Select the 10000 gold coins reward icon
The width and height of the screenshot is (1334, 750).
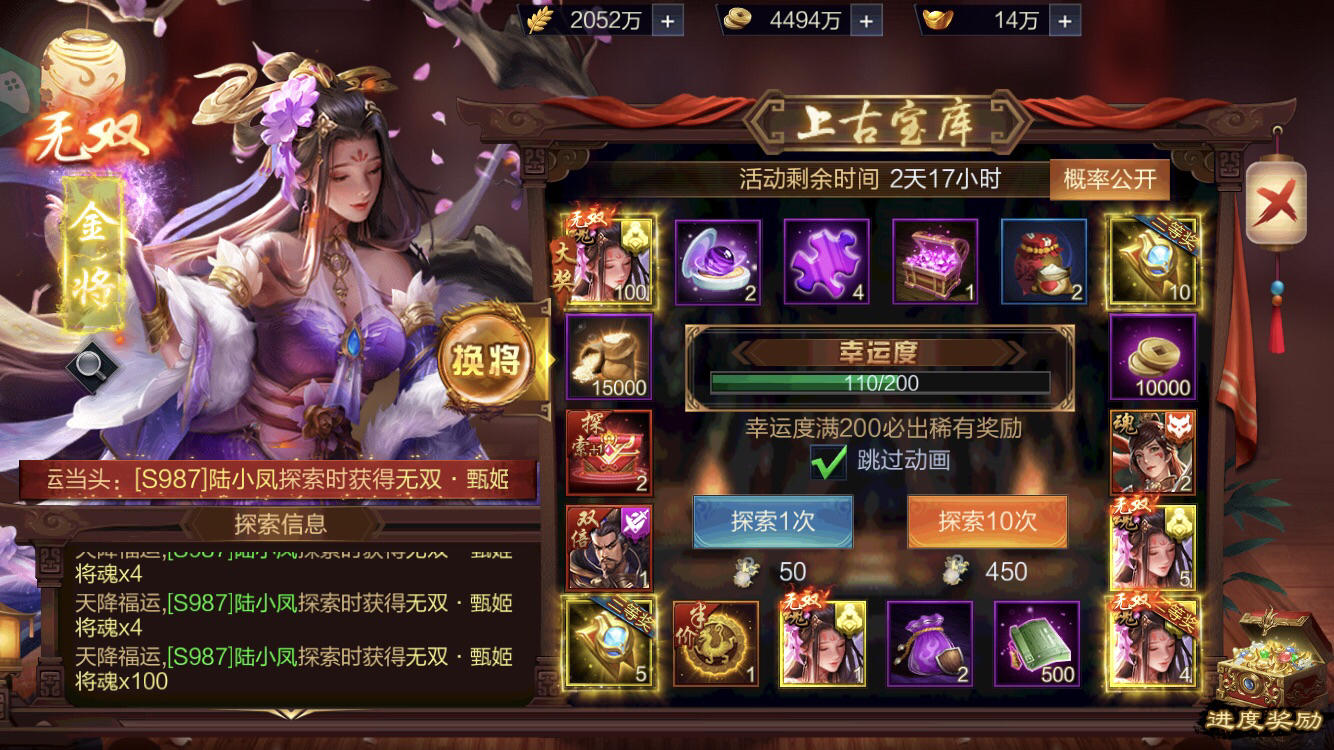(1152, 355)
